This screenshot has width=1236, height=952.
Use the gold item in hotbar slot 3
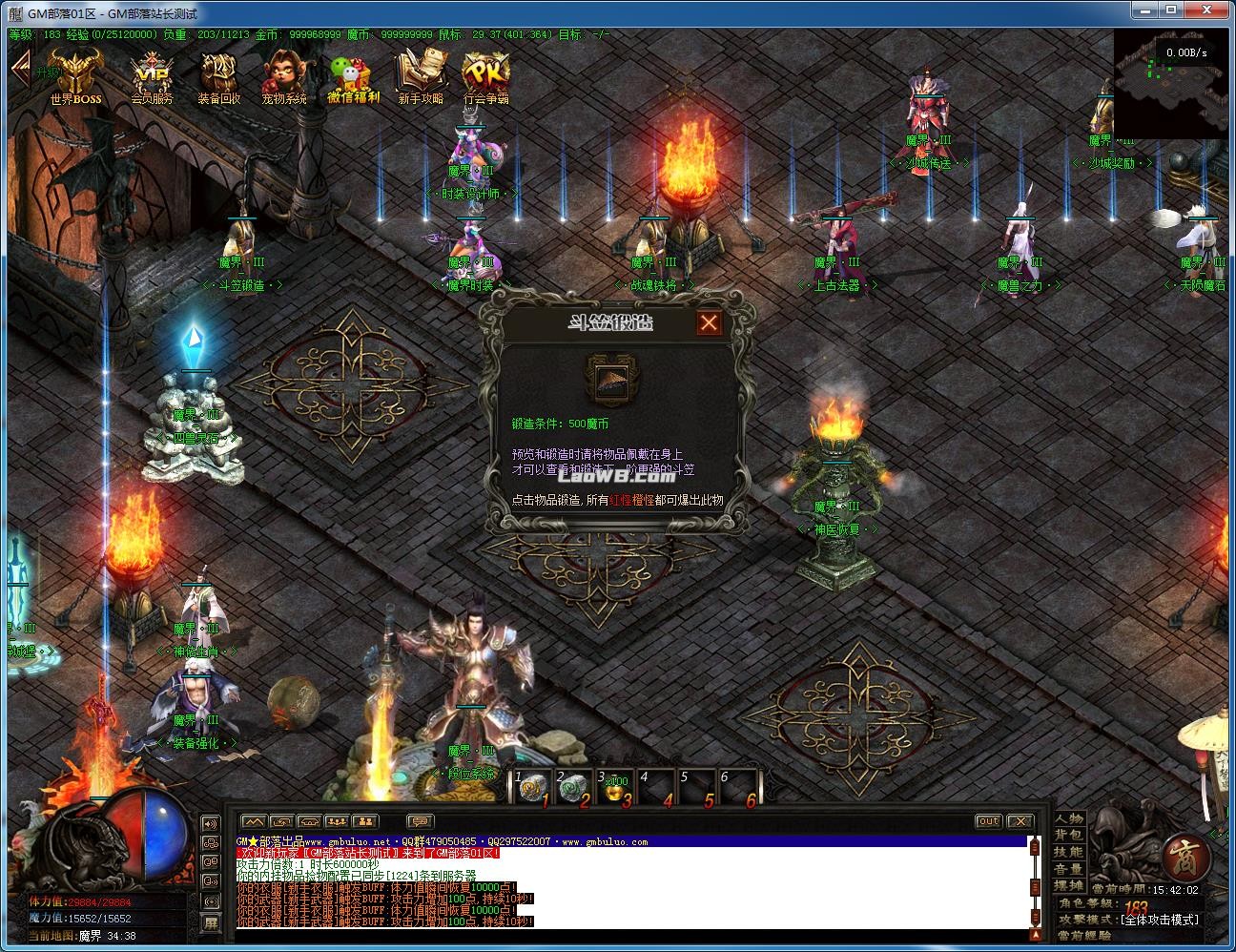tap(614, 788)
